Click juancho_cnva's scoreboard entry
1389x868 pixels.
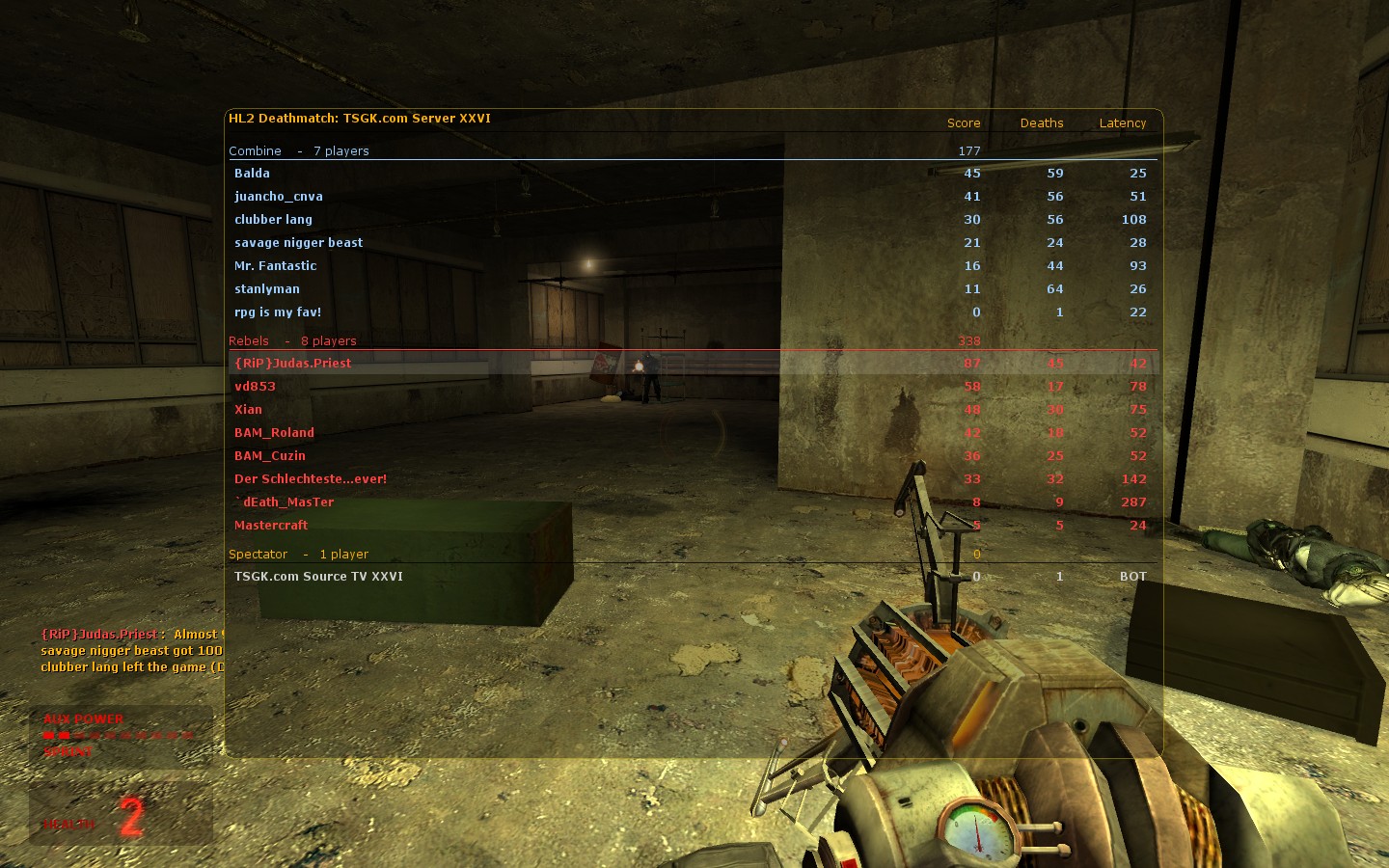279,196
